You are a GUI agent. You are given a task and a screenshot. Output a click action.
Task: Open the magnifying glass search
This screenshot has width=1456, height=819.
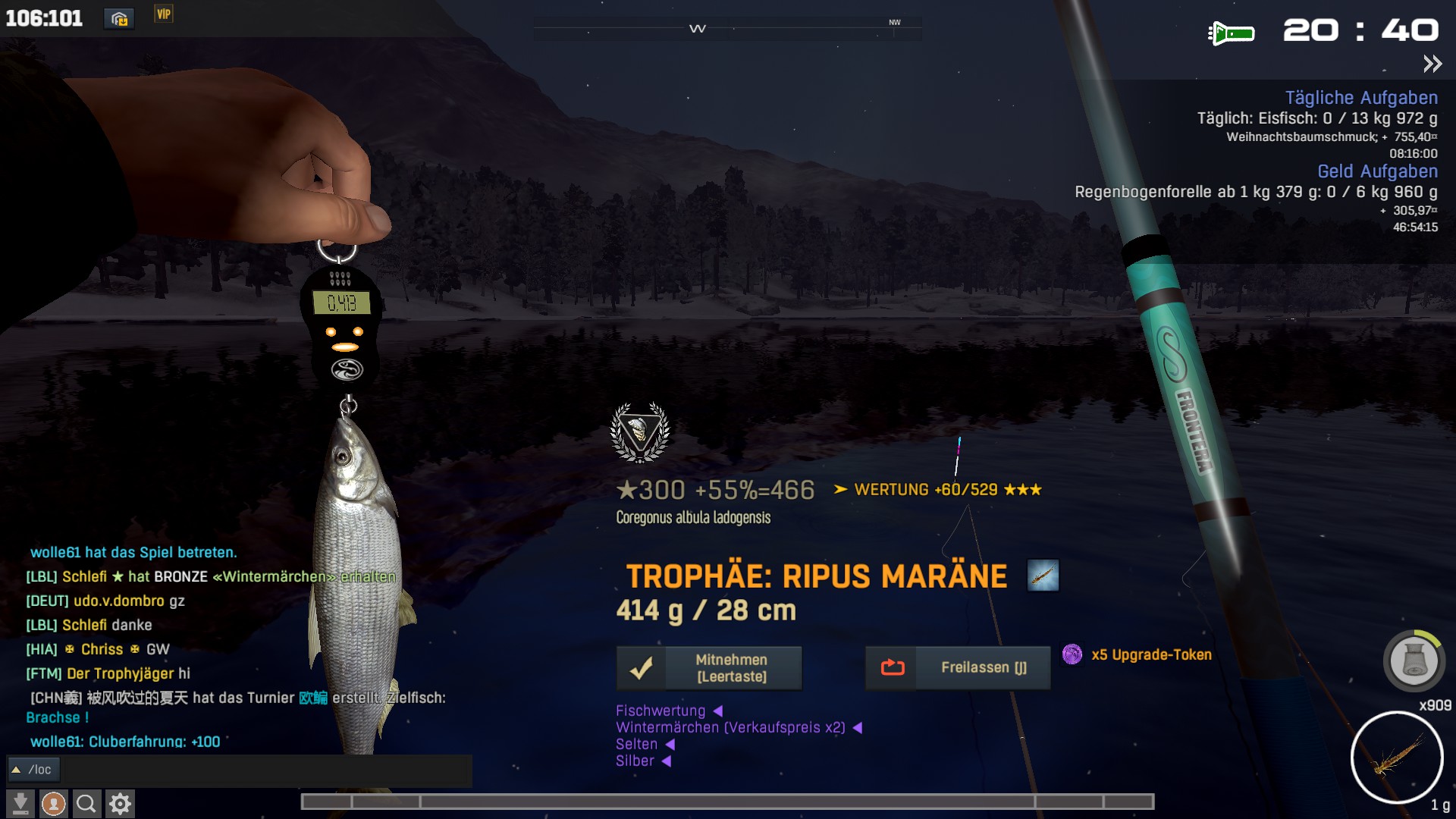point(86,803)
